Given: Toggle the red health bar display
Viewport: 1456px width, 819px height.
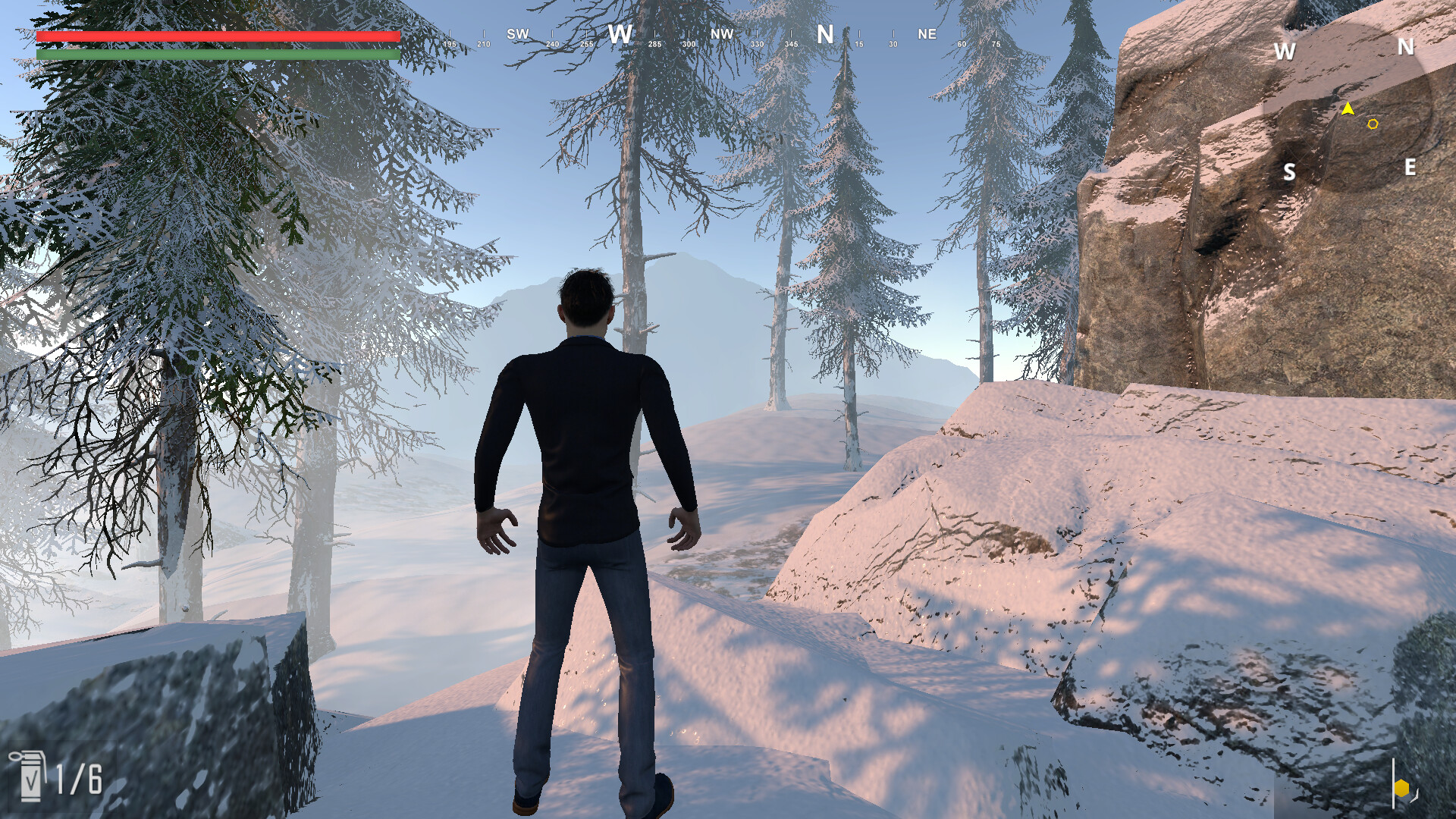Looking at the screenshot, I should pyautogui.click(x=218, y=37).
